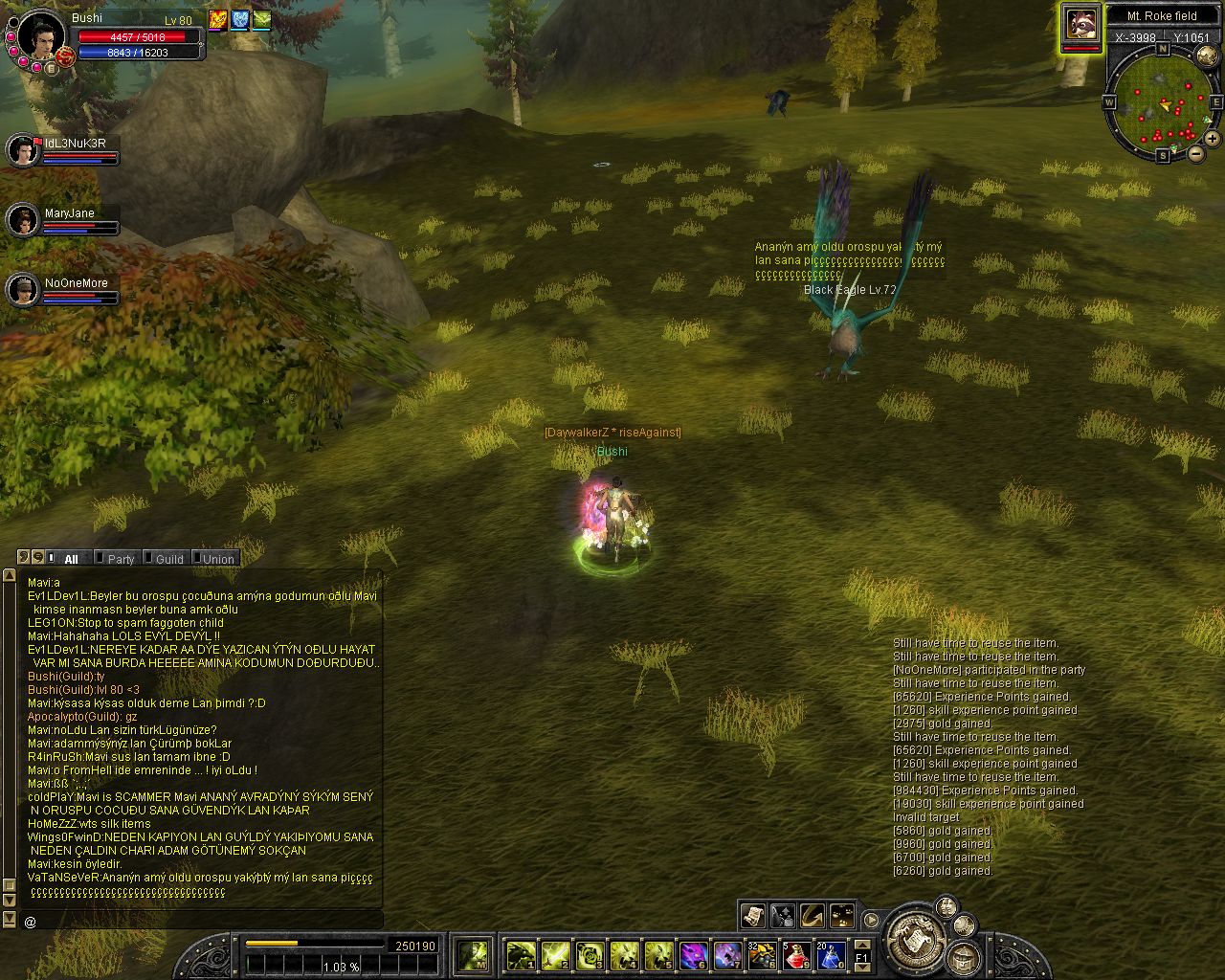Viewport: 1225px width, 980px height.
Task: Choose party member NoOneMore
Action: pos(23,290)
